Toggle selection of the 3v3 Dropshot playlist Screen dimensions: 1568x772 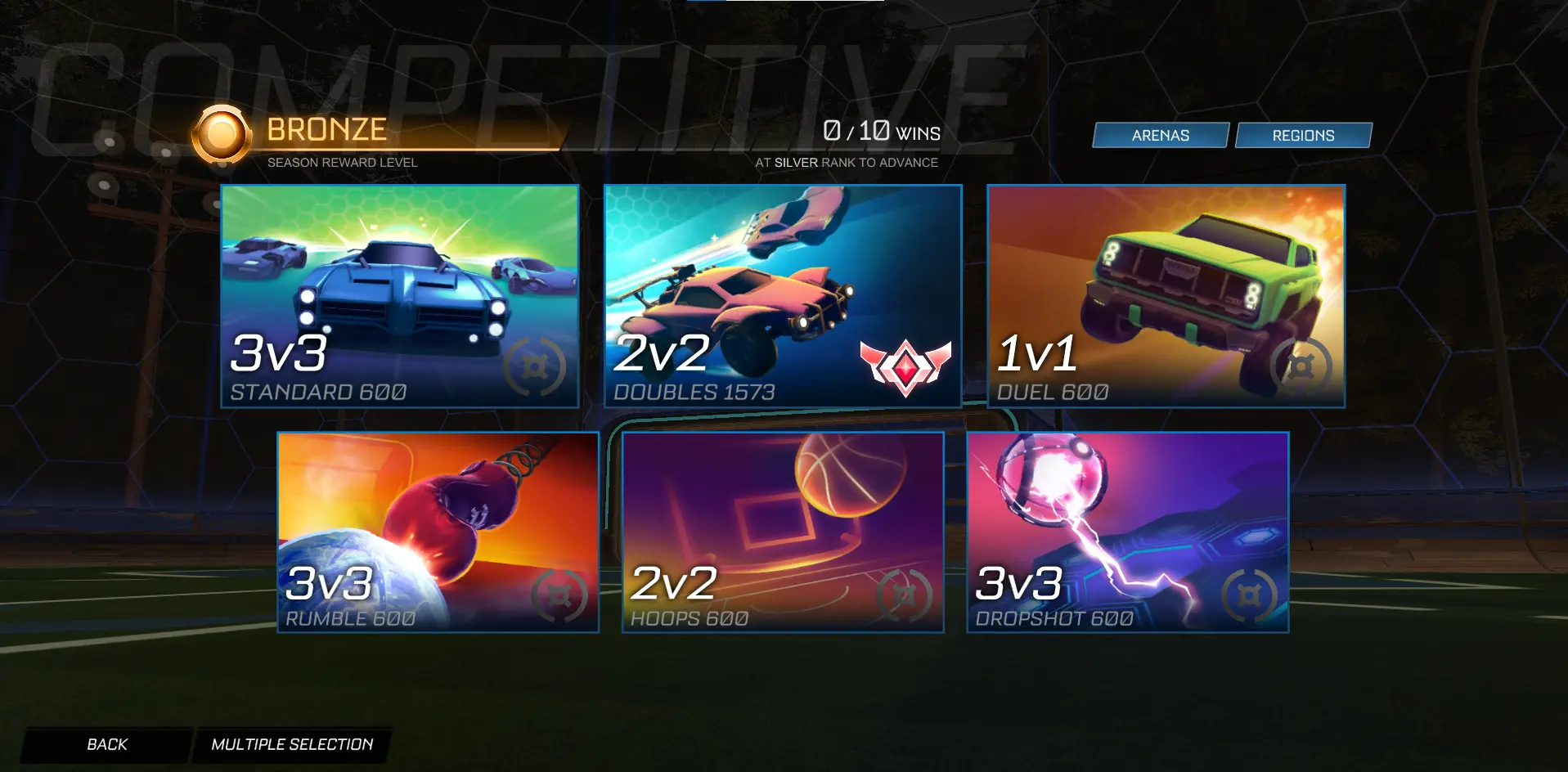coord(1127,530)
